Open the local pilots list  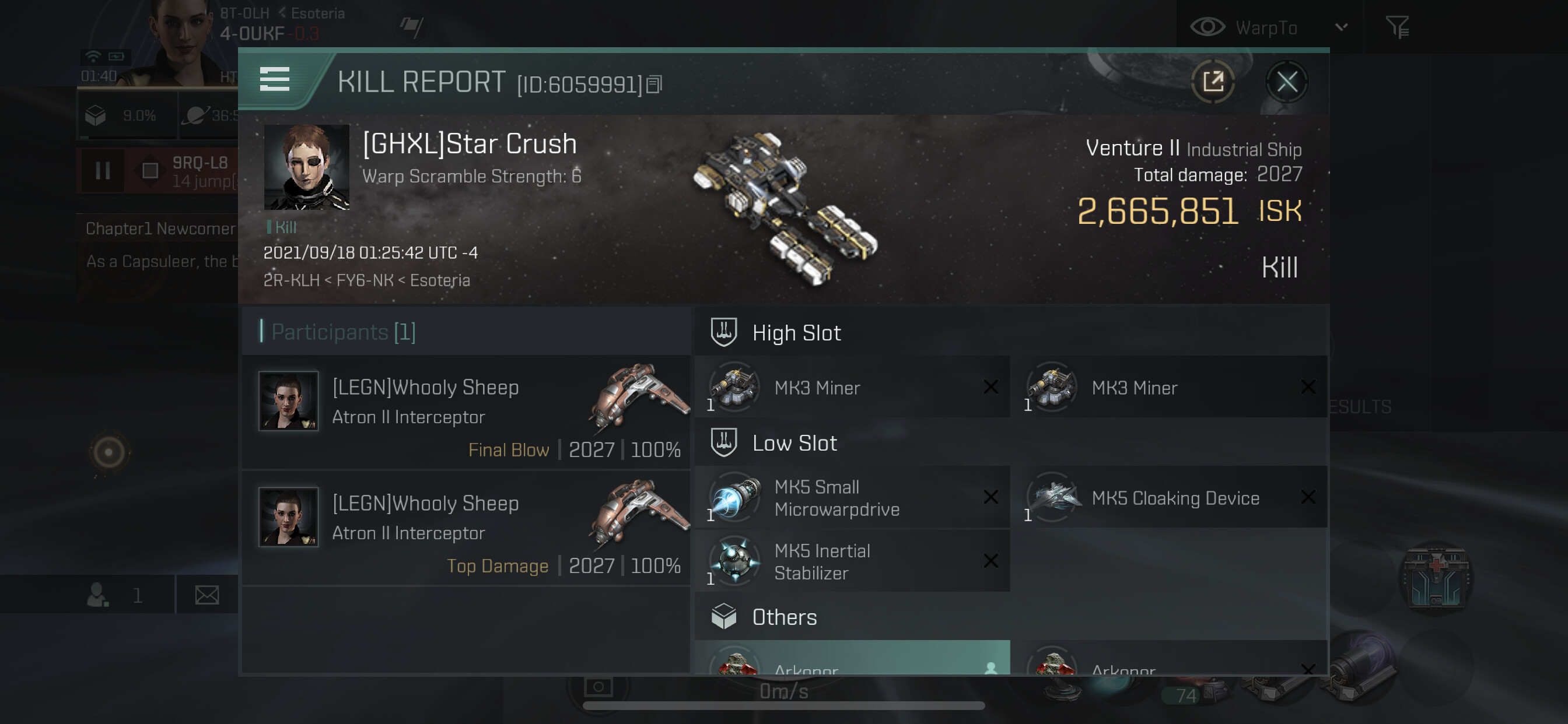pyautogui.click(x=114, y=595)
